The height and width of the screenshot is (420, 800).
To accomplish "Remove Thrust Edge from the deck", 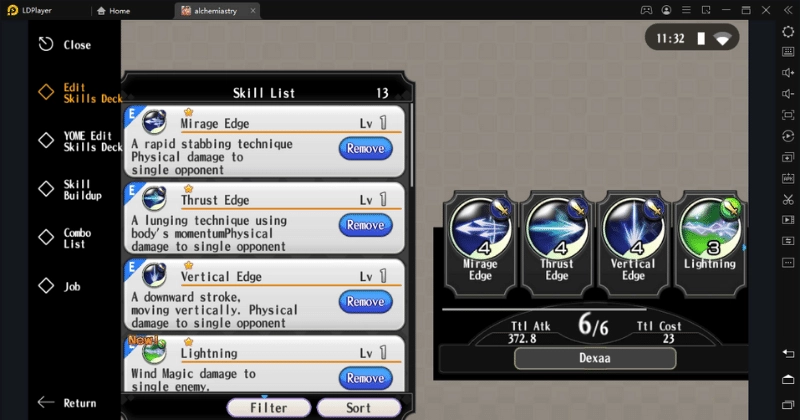I will pyautogui.click(x=365, y=225).
